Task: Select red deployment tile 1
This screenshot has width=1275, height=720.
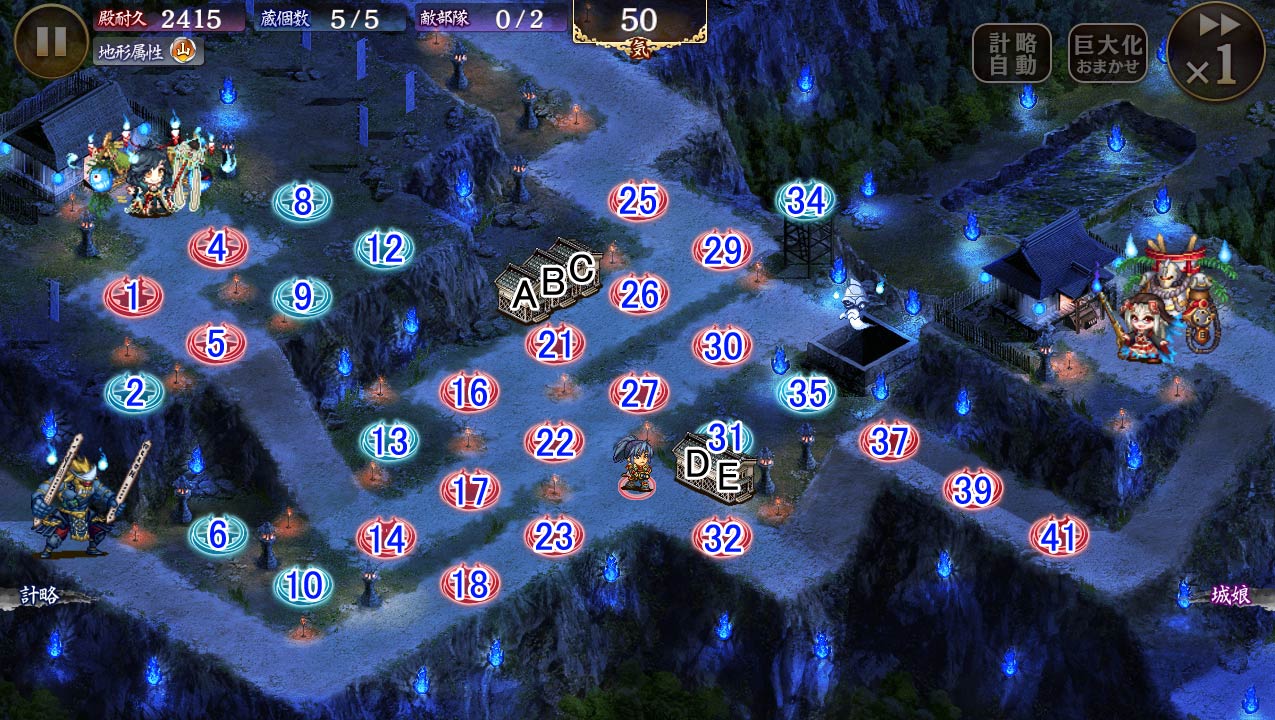Action: [134, 296]
